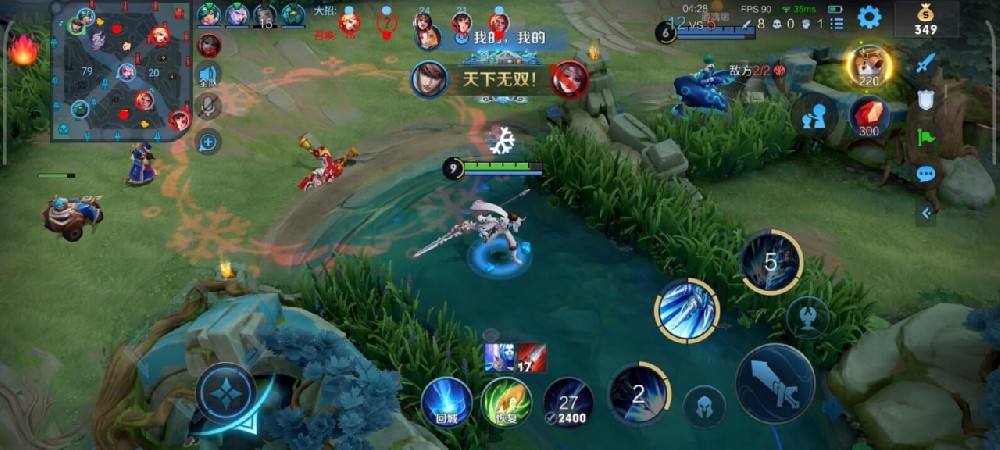Open the settings gear
1000x450 pixels.
point(869,16)
